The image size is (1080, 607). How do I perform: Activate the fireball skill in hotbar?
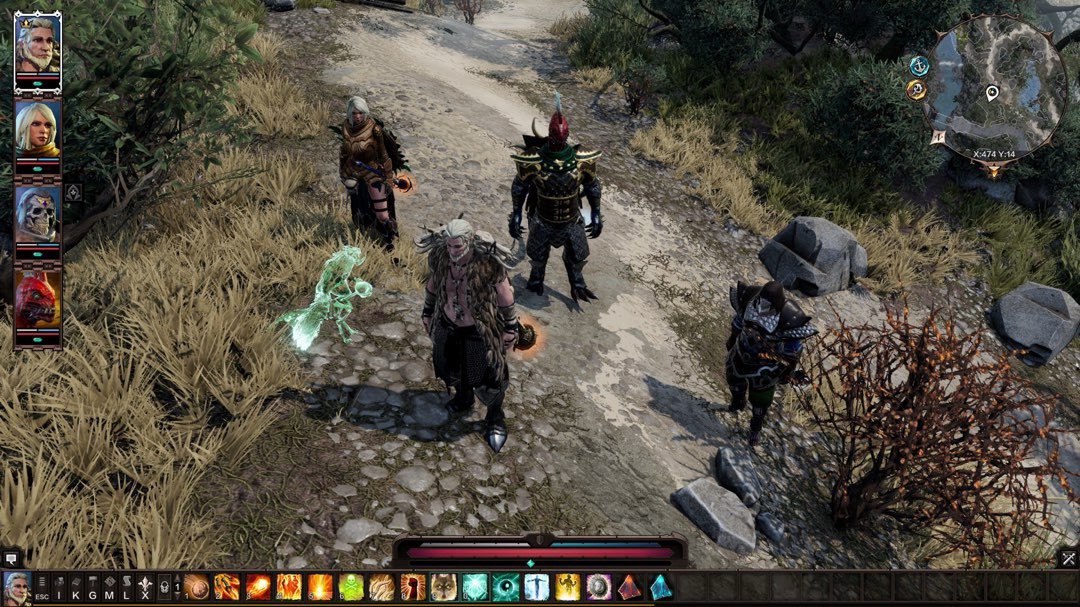[258, 587]
